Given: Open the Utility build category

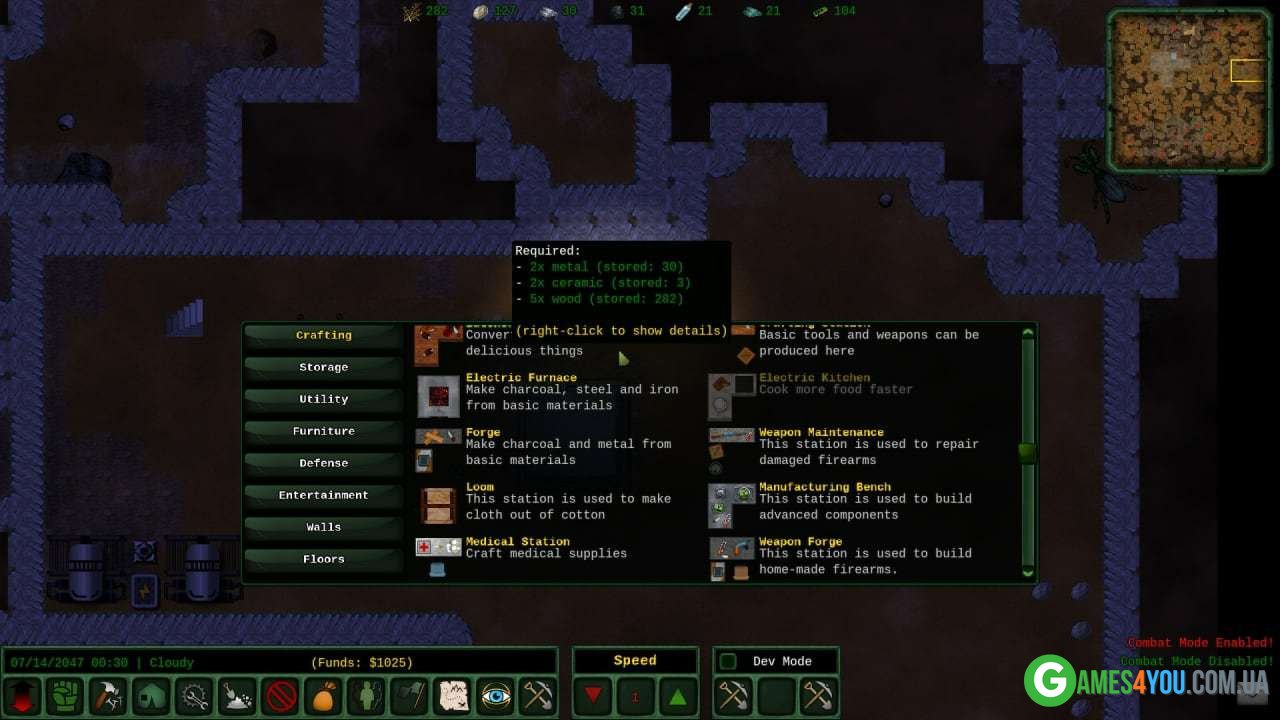Looking at the screenshot, I should coord(323,399).
